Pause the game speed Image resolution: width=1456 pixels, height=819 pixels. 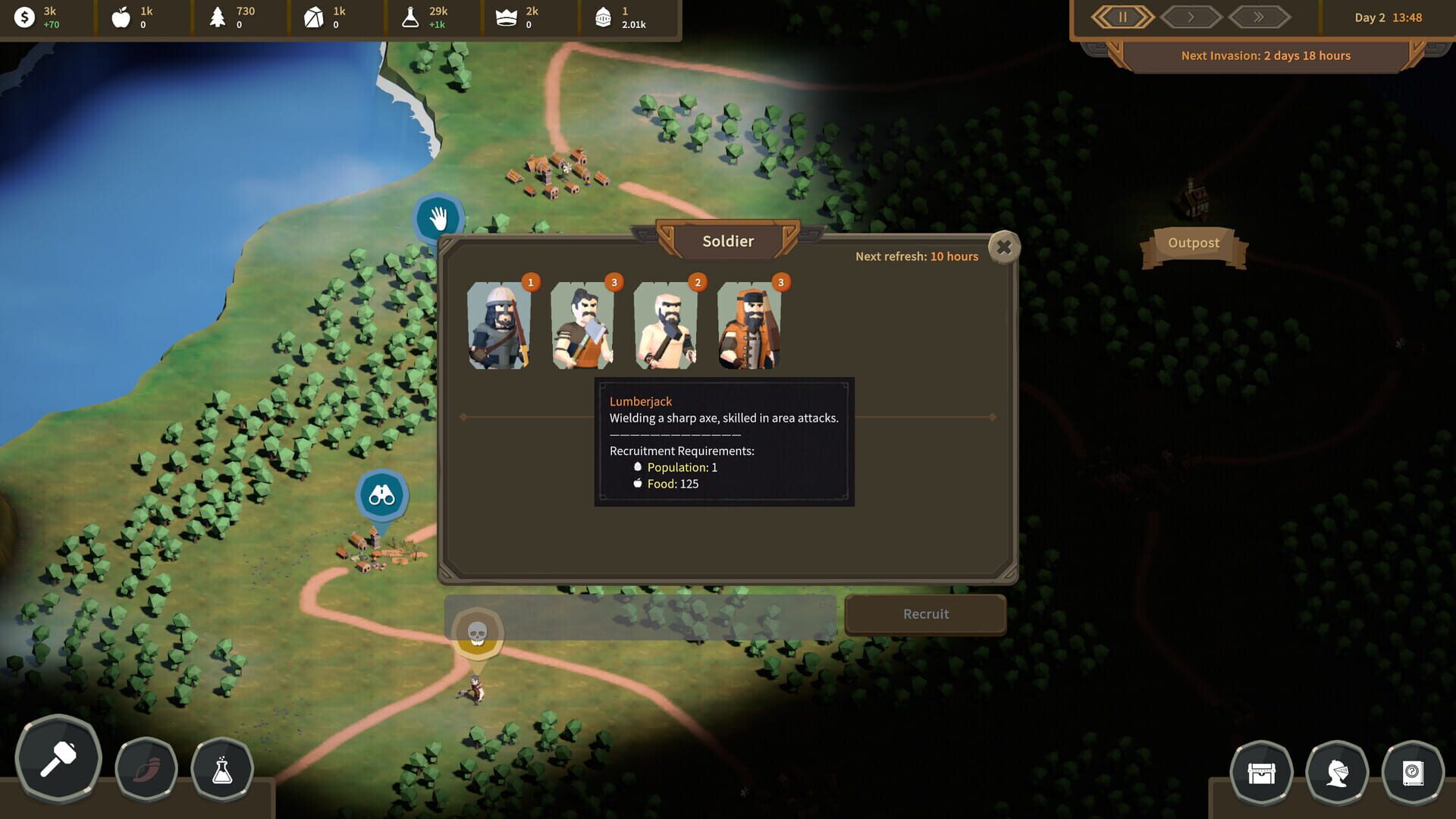click(x=1122, y=17)
